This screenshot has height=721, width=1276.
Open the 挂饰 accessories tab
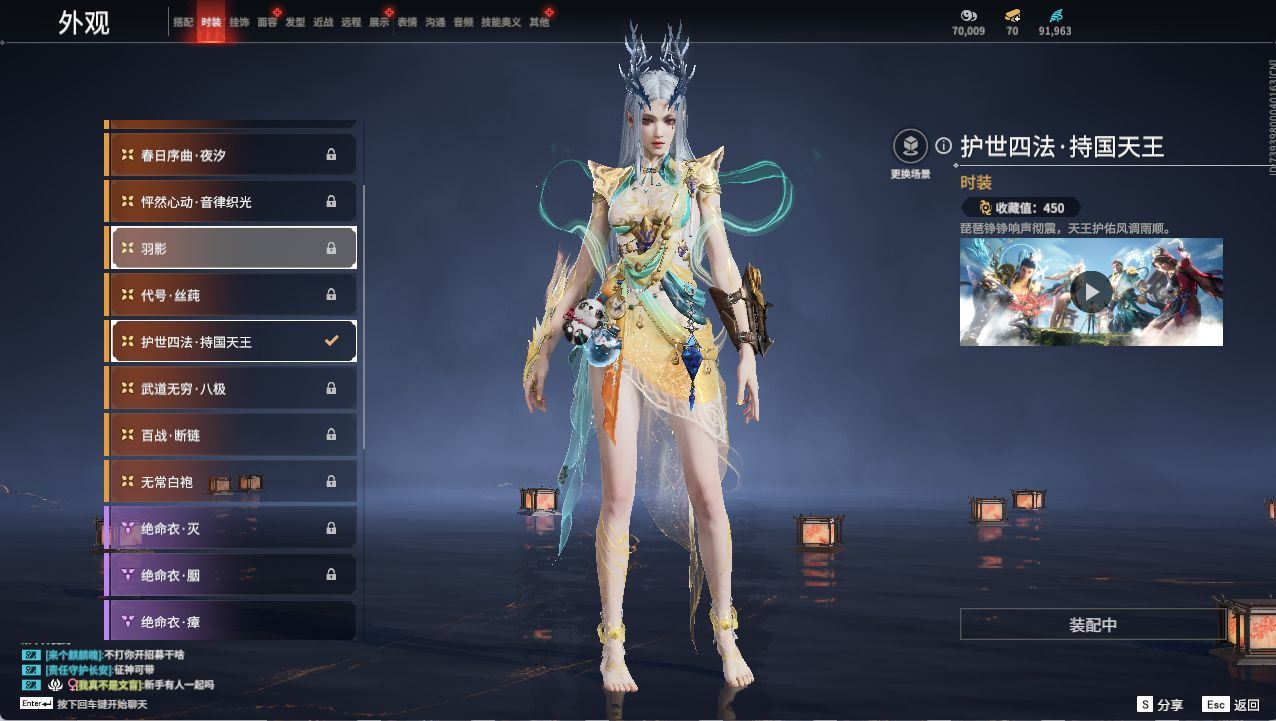pos(239,22)
